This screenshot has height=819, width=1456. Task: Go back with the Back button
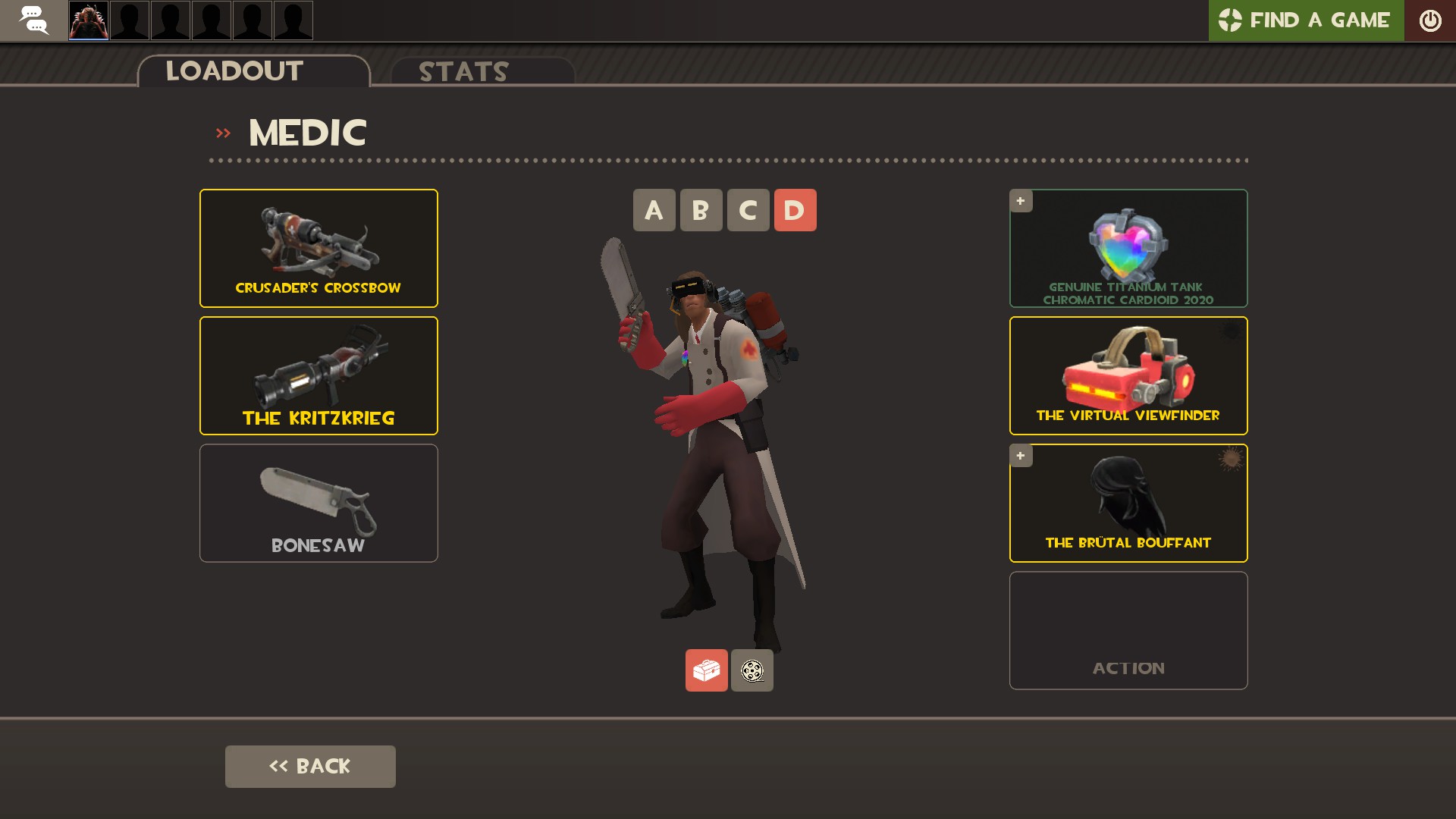[310, 766]
